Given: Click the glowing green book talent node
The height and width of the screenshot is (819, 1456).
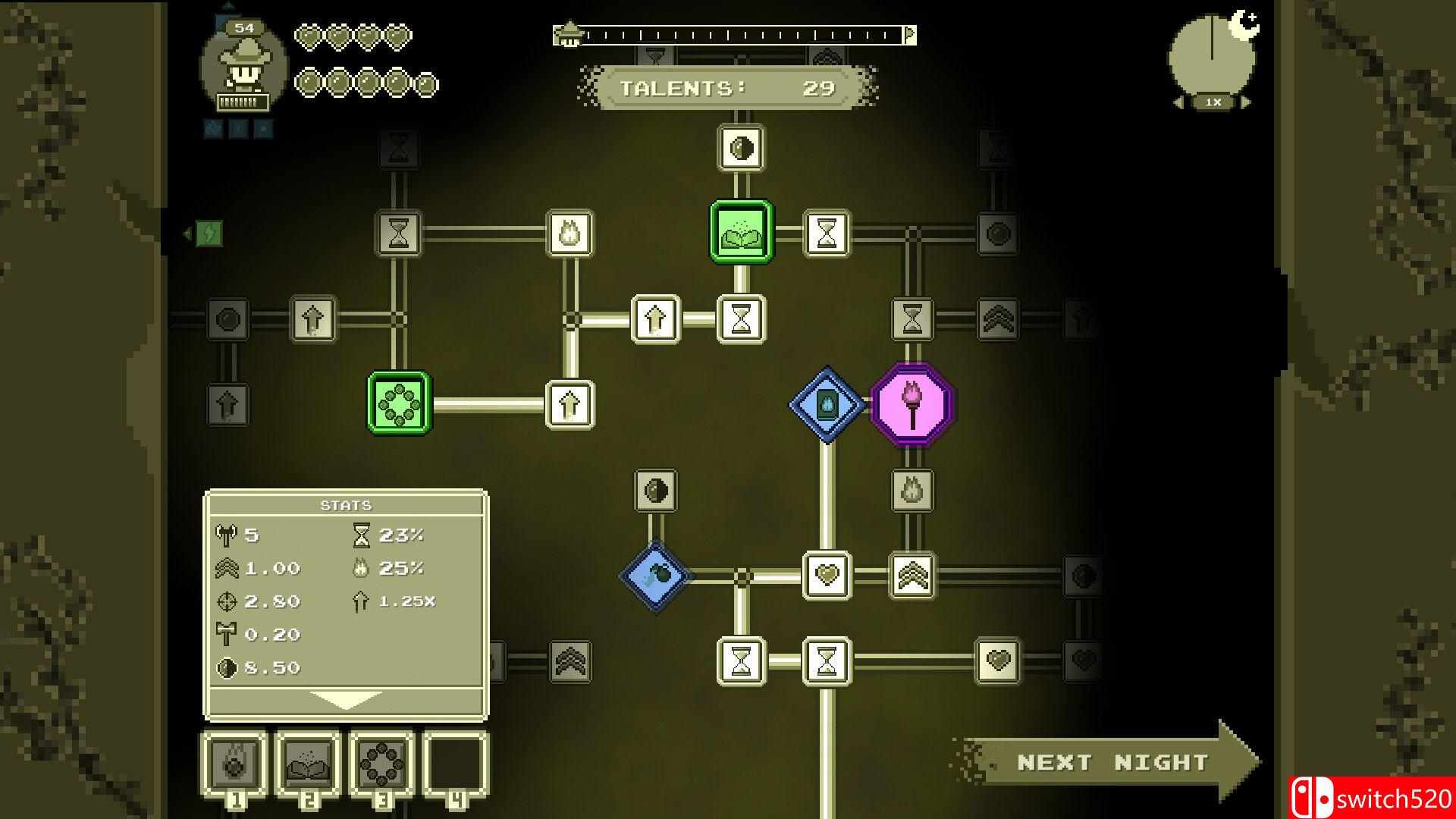Looking at the screenshot, I should (x=742, y=231).
